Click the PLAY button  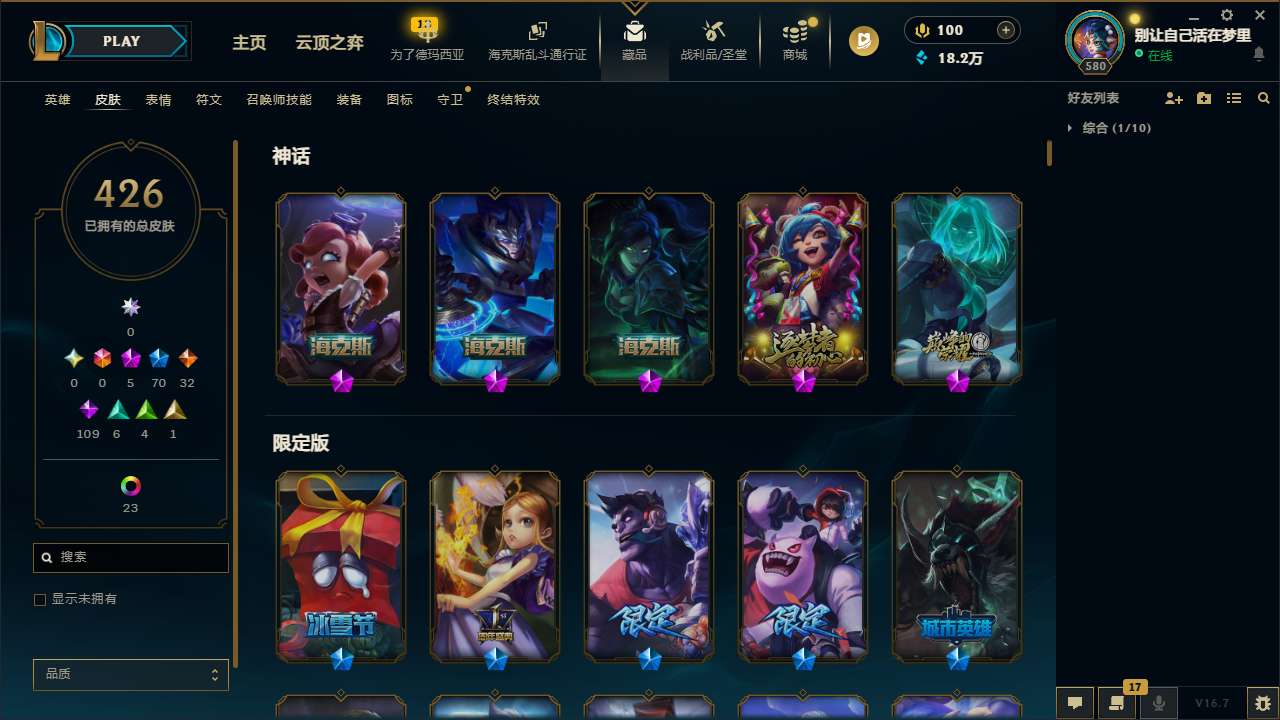tap(121, 41)
